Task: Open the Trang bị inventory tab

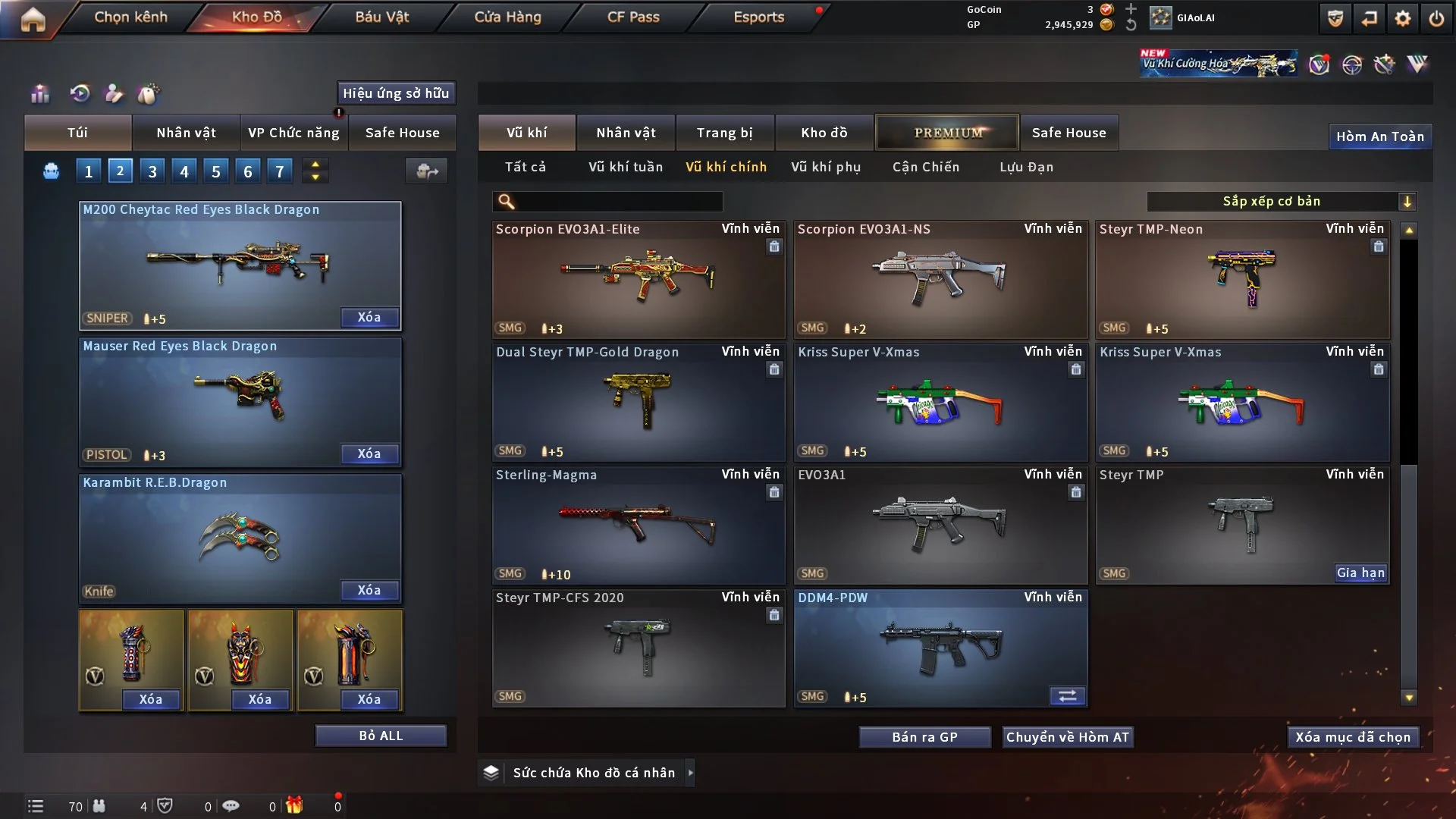Action: tap(724, 133)
